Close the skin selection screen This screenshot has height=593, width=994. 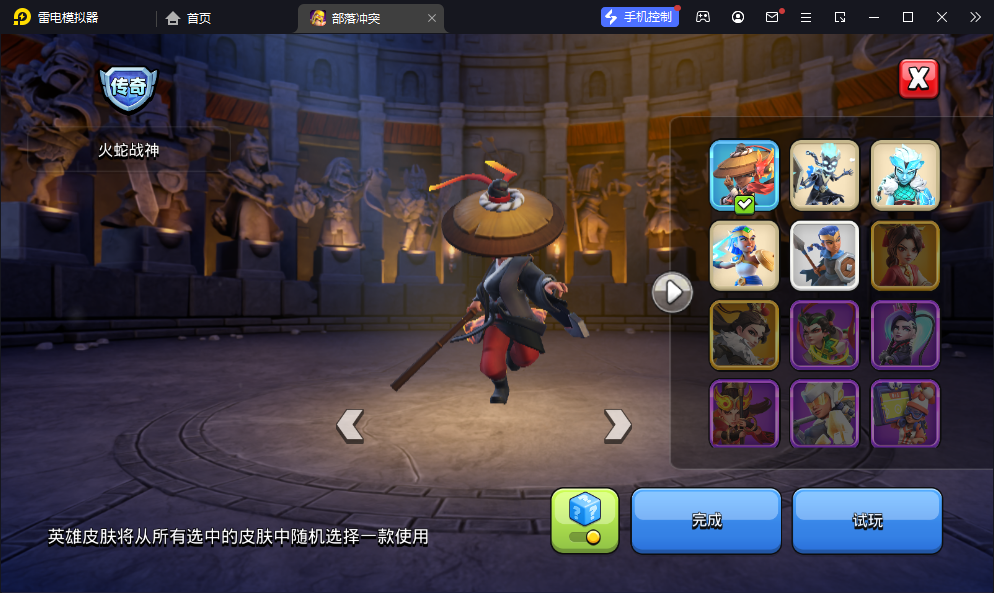click(x=918, y=78)
